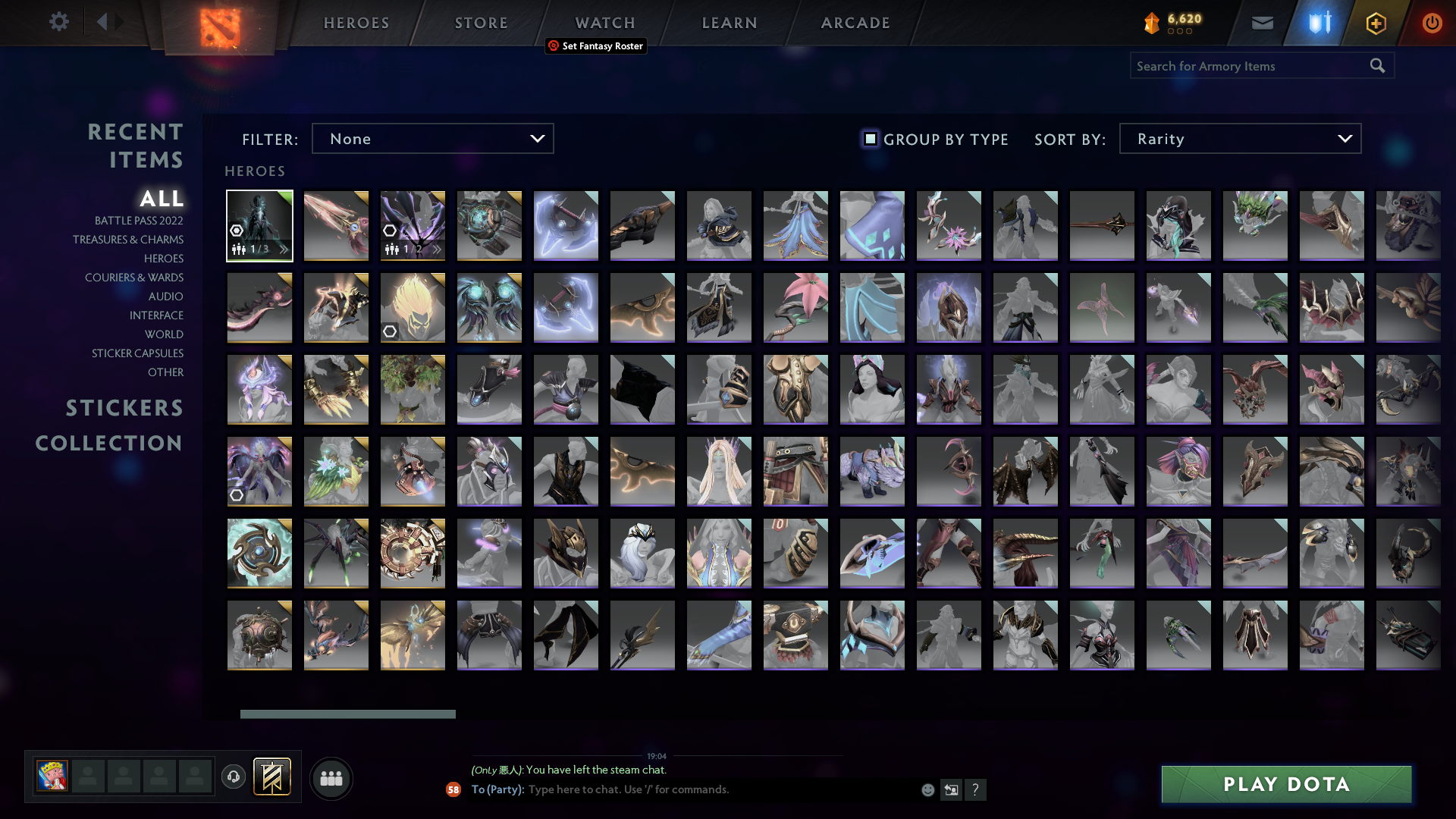Image resolution: width=1456 pixels, height=819 pixels.
Task: Expand the first item's style chevron
Action: pos(284,249)
